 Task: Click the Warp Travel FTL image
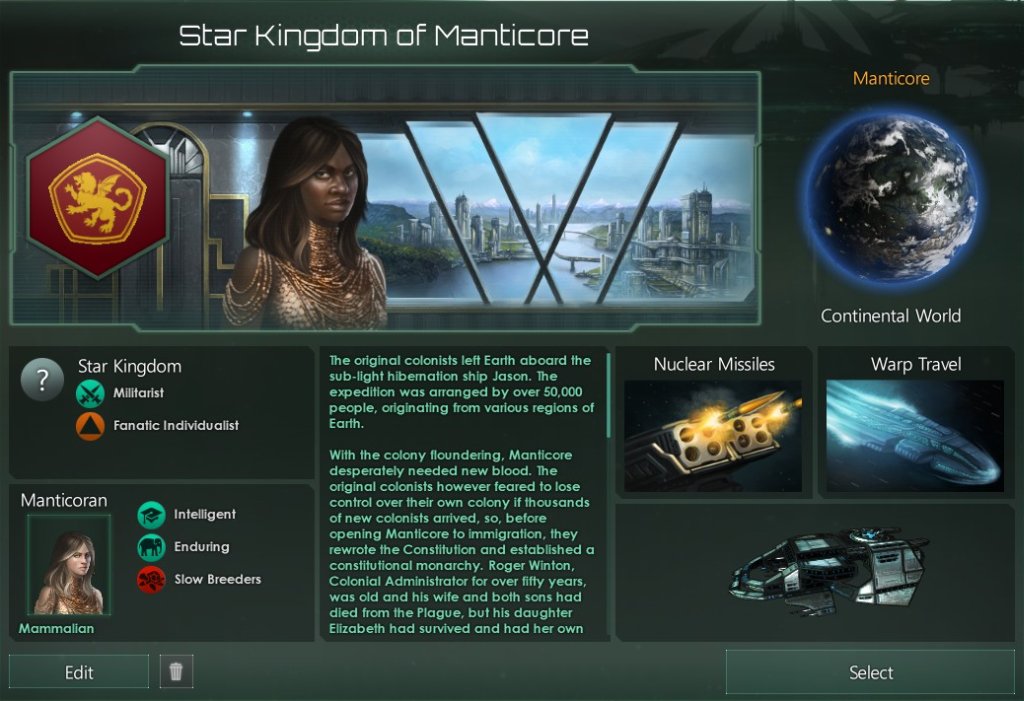[x=915, y=435]
